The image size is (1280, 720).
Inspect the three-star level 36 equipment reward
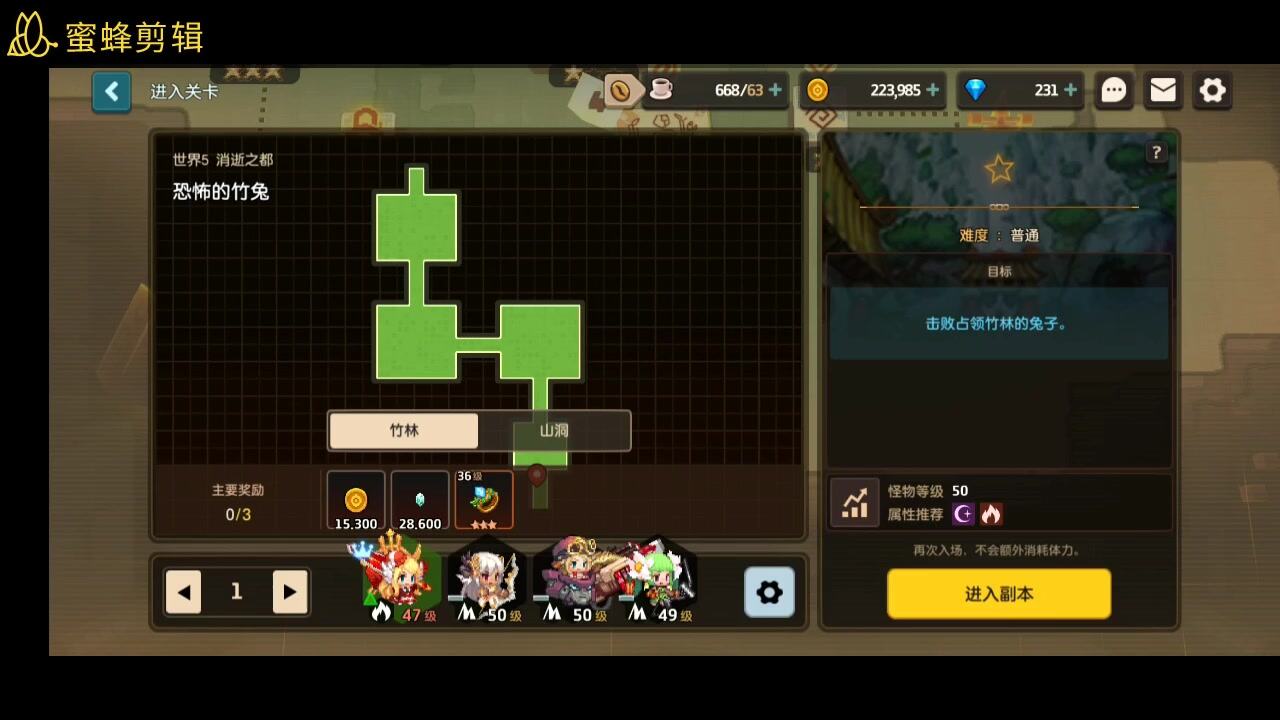click(x=484, y=500)
